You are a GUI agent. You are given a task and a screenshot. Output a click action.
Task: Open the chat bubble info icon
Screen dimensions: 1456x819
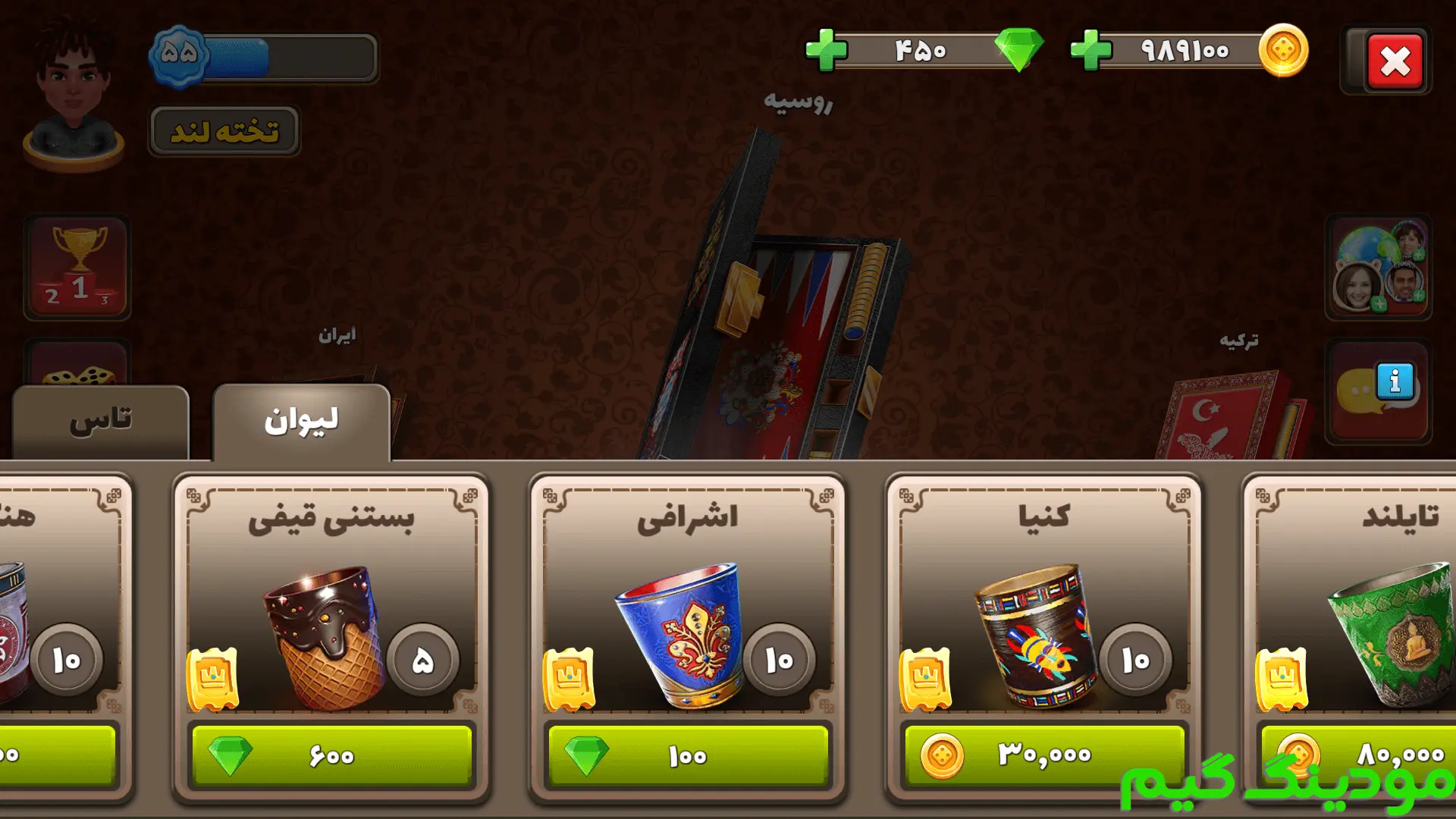(1379, 391)
